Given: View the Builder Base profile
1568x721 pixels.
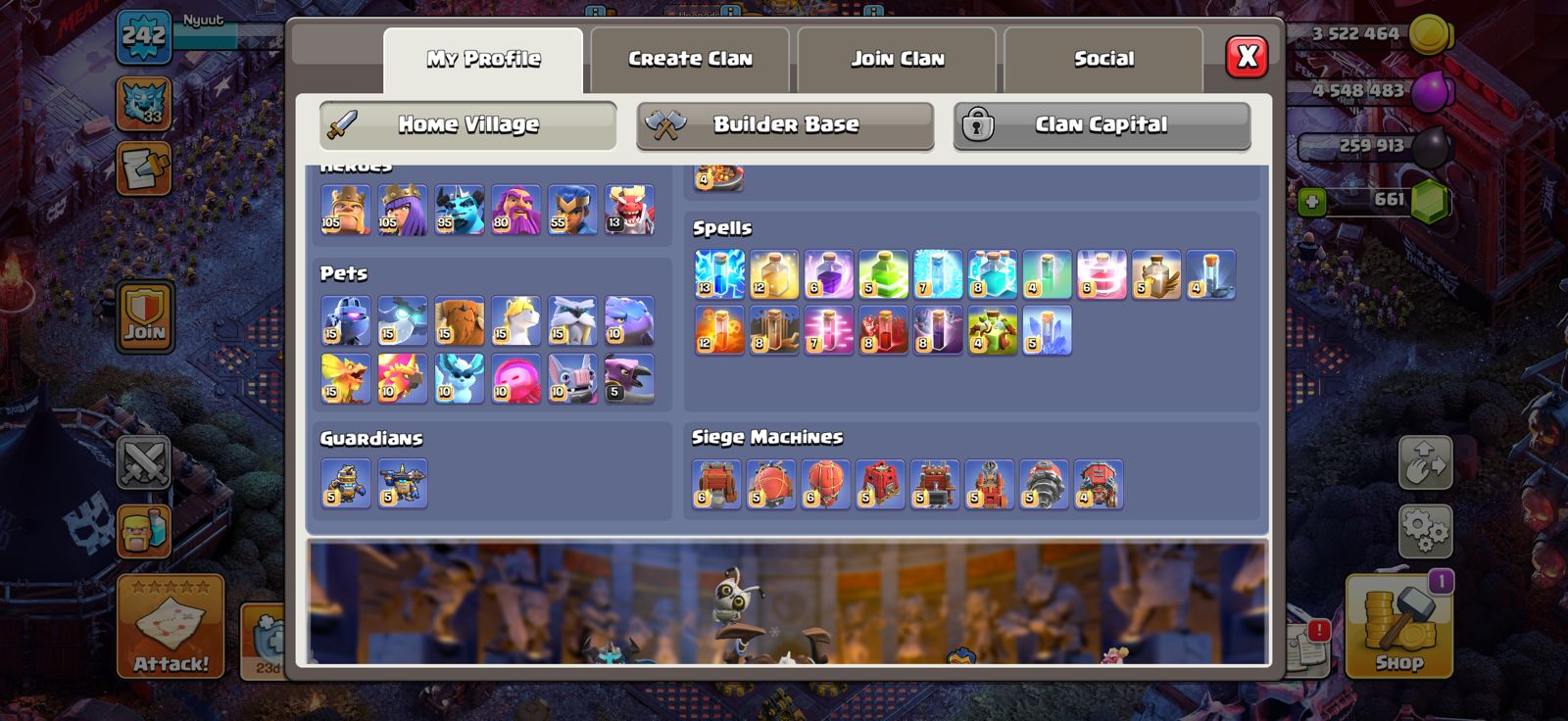Looking at the screenshot, I should click(786, 124).
